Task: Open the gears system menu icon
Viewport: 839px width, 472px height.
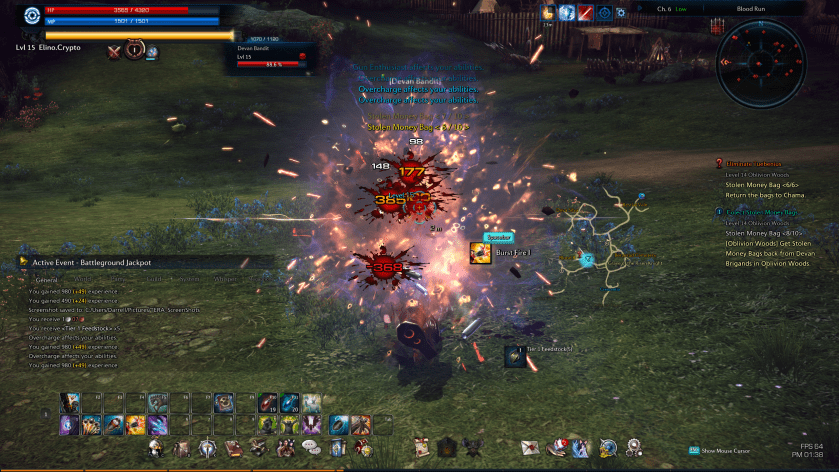Action: click(633, 447)
